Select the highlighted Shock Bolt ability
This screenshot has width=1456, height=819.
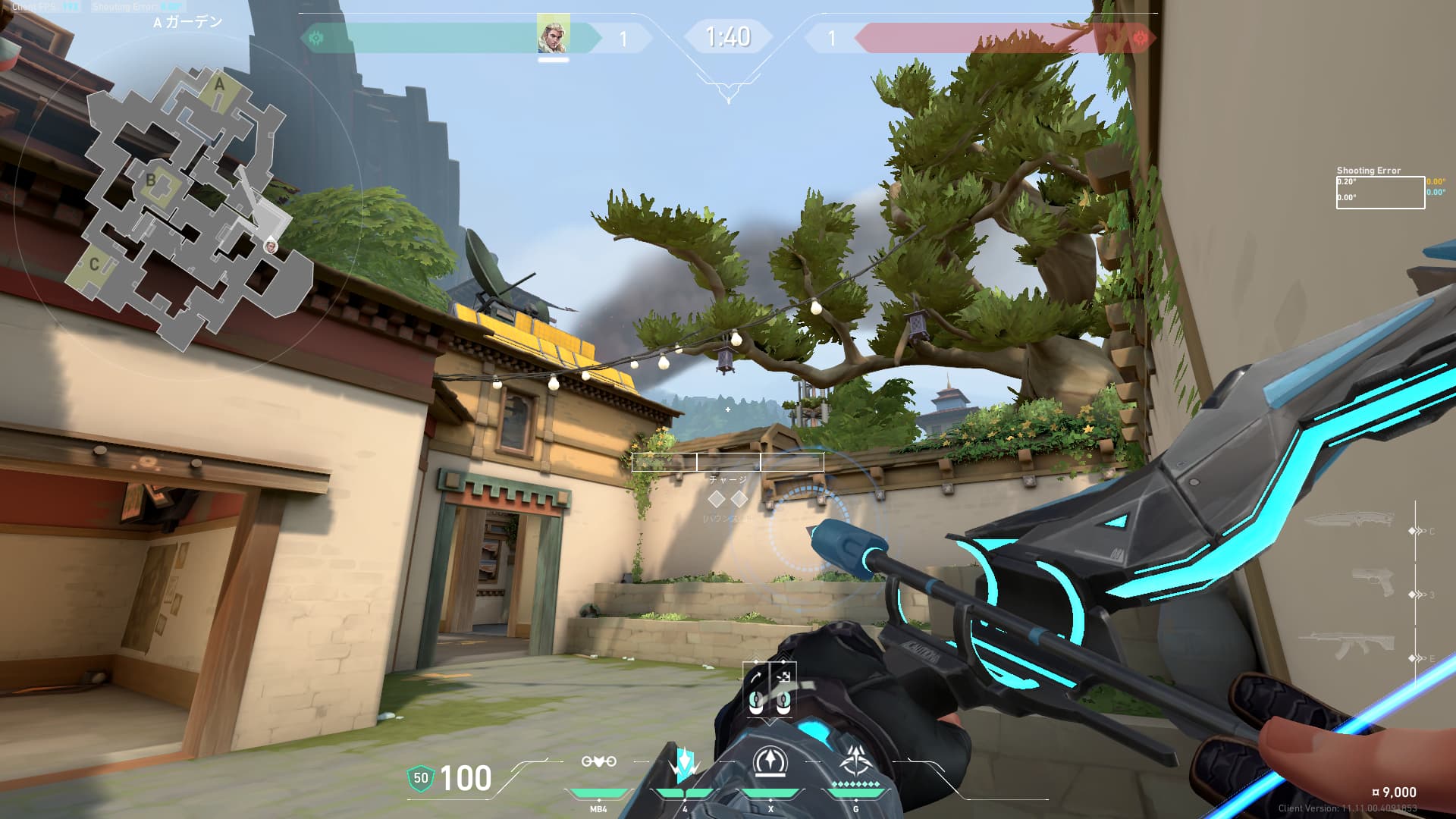(684, 764)
